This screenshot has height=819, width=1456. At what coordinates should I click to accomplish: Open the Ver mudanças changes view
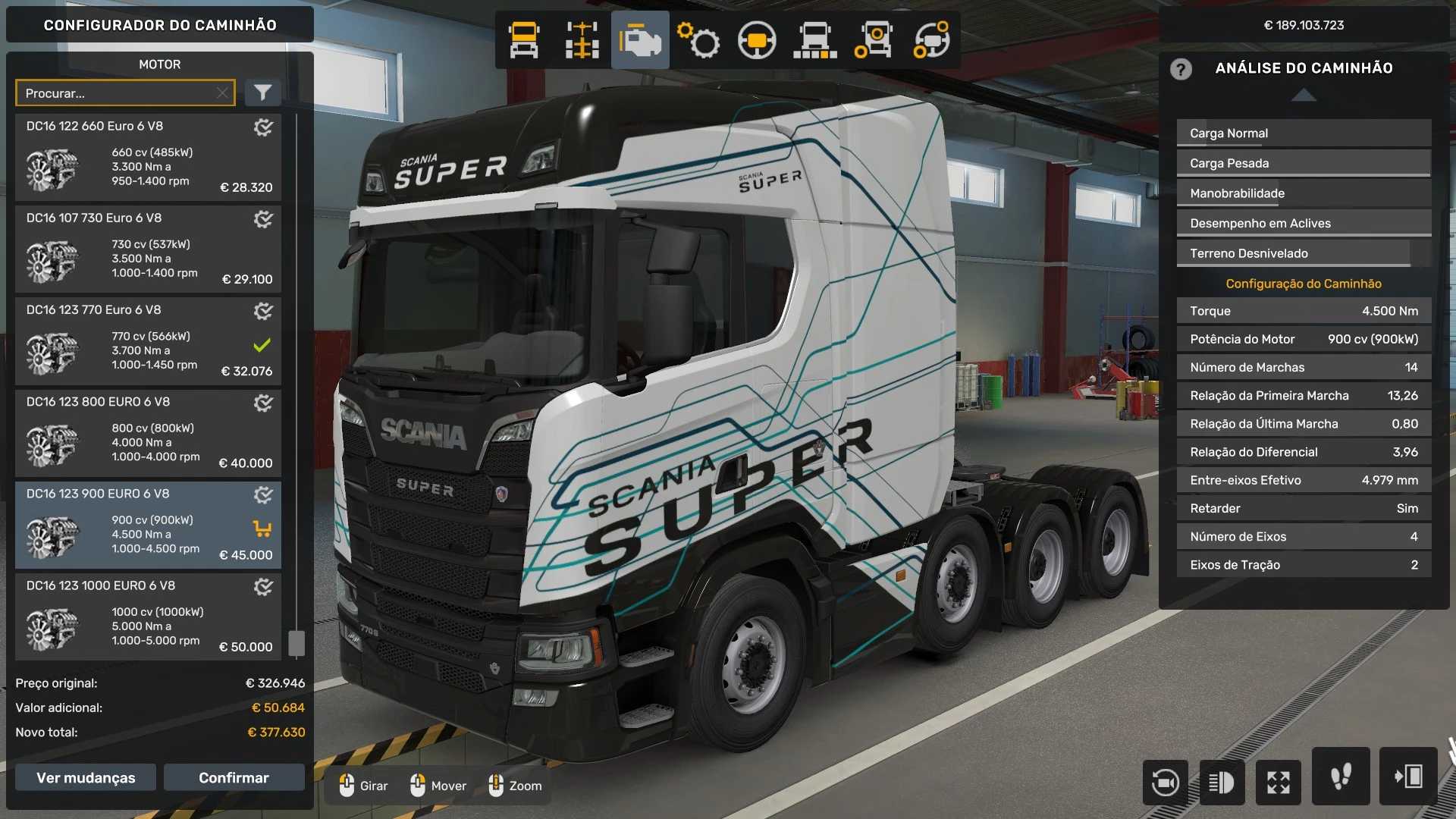[86, 777]
